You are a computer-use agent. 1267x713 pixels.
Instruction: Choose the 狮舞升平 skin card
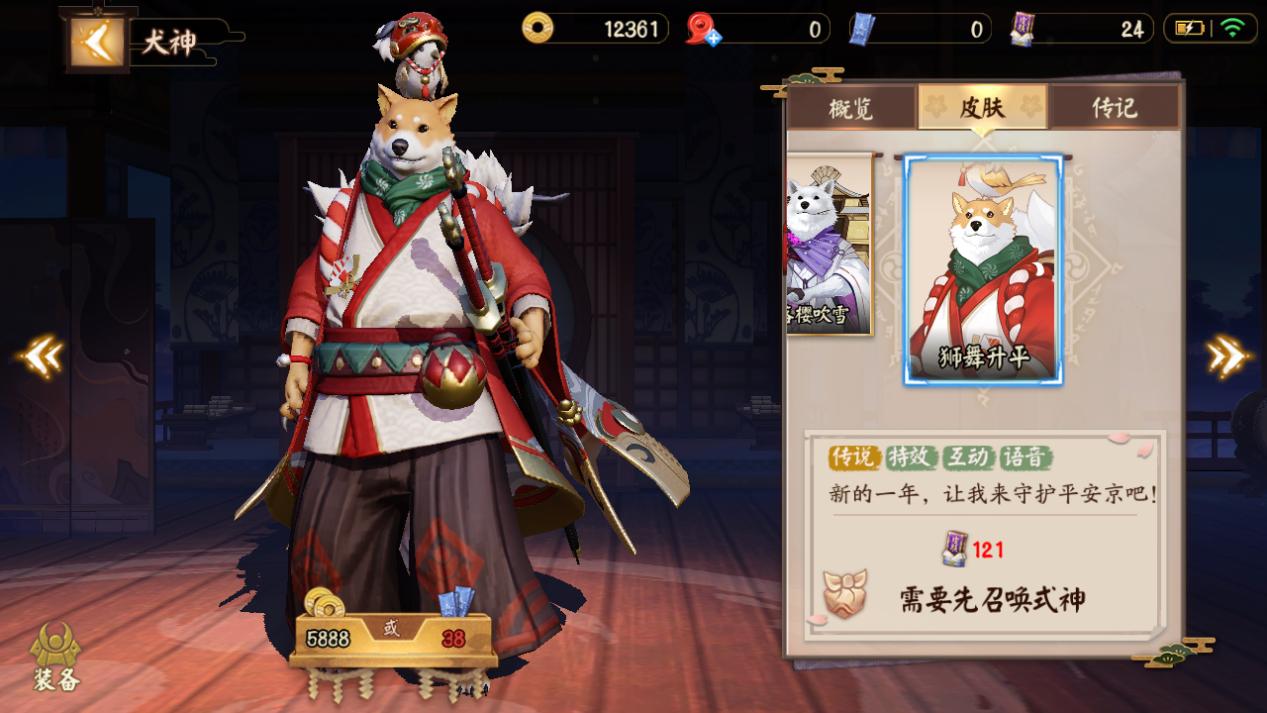coord(983,269)
